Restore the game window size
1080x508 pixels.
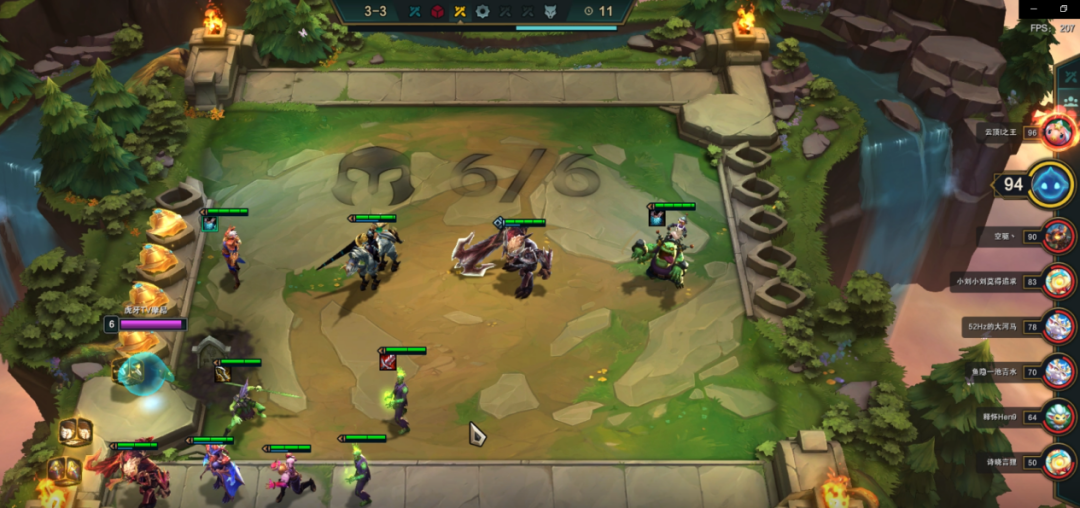tap(1065, 8)
